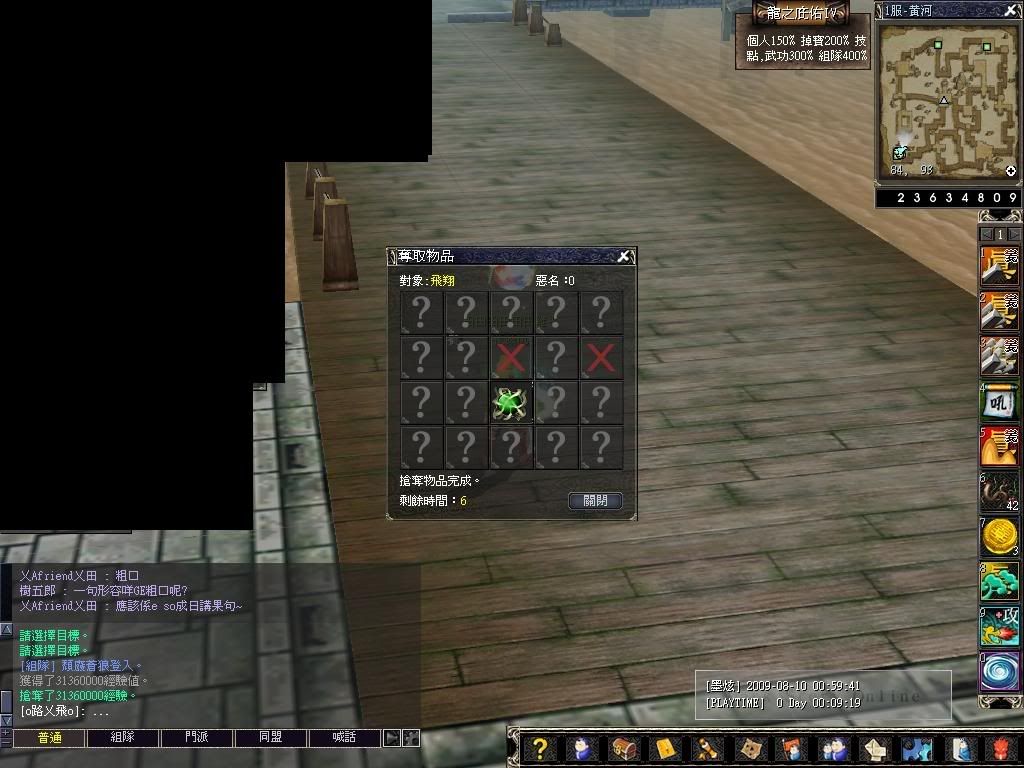Close the 奪取物品 window with the X

pyautogui.click(x=623, y=256)
